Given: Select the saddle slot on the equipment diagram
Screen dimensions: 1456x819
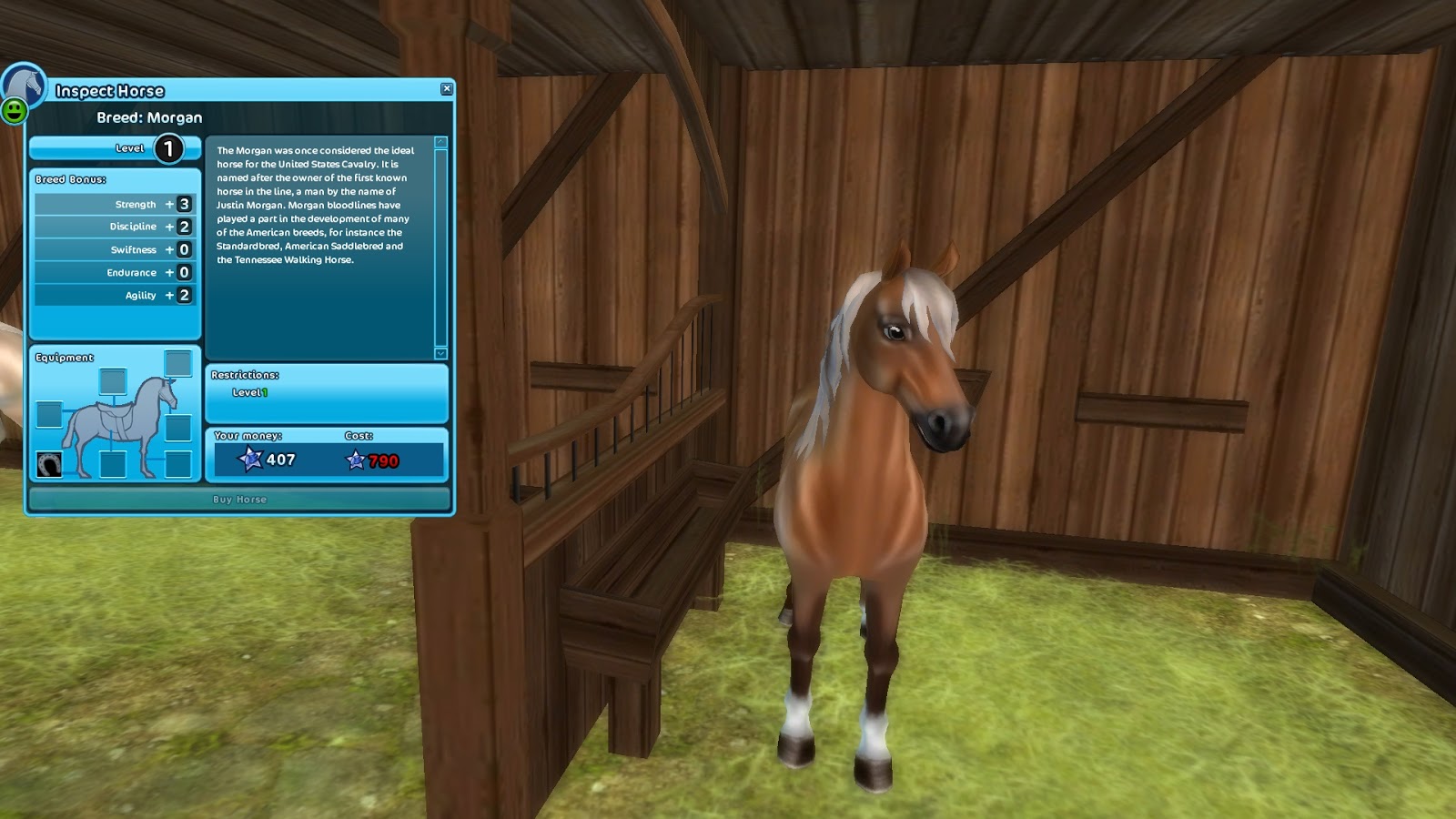Looking at the screenshot, I should pos(114,381).
